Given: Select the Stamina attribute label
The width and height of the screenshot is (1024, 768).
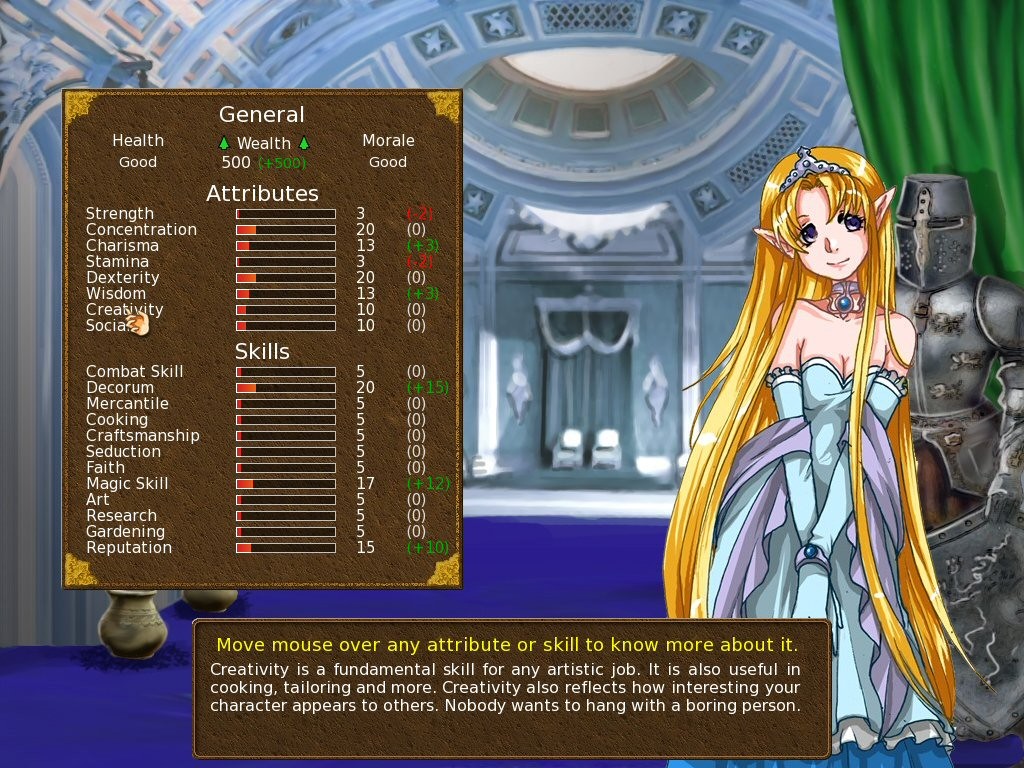Looking at the screenshot, I should coord(117,262).
